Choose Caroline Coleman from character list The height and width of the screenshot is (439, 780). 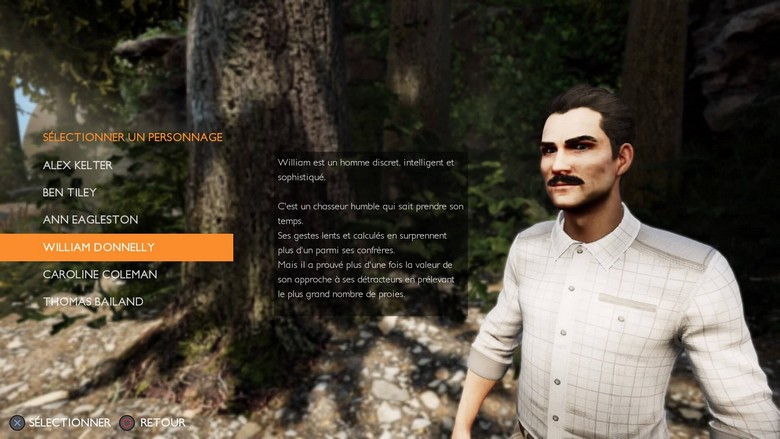(100, 274)
